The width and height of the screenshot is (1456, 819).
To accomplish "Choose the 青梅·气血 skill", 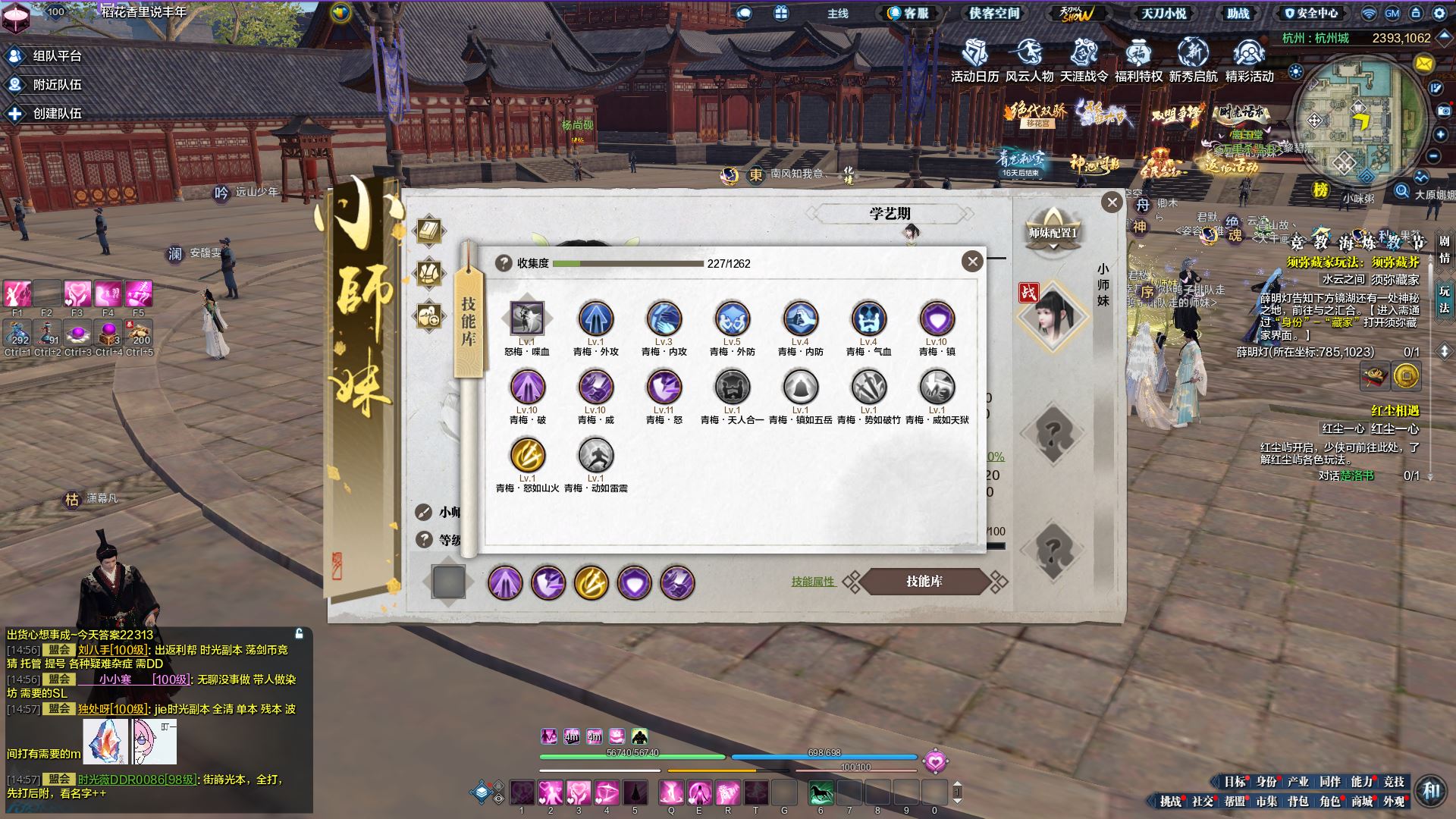I will pyautogui.click(x=868, y=319).
